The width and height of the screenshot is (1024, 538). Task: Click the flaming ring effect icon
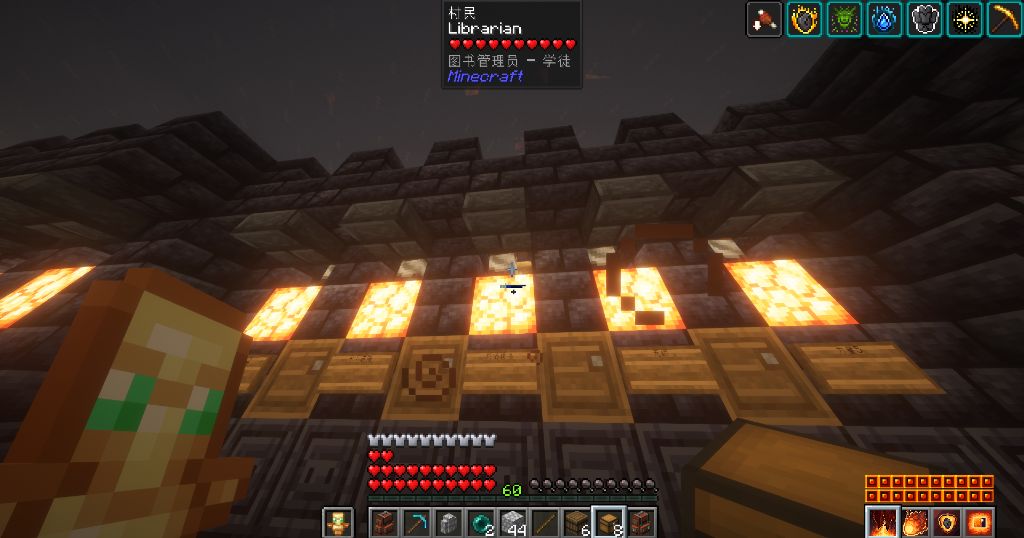coord(804,19)
